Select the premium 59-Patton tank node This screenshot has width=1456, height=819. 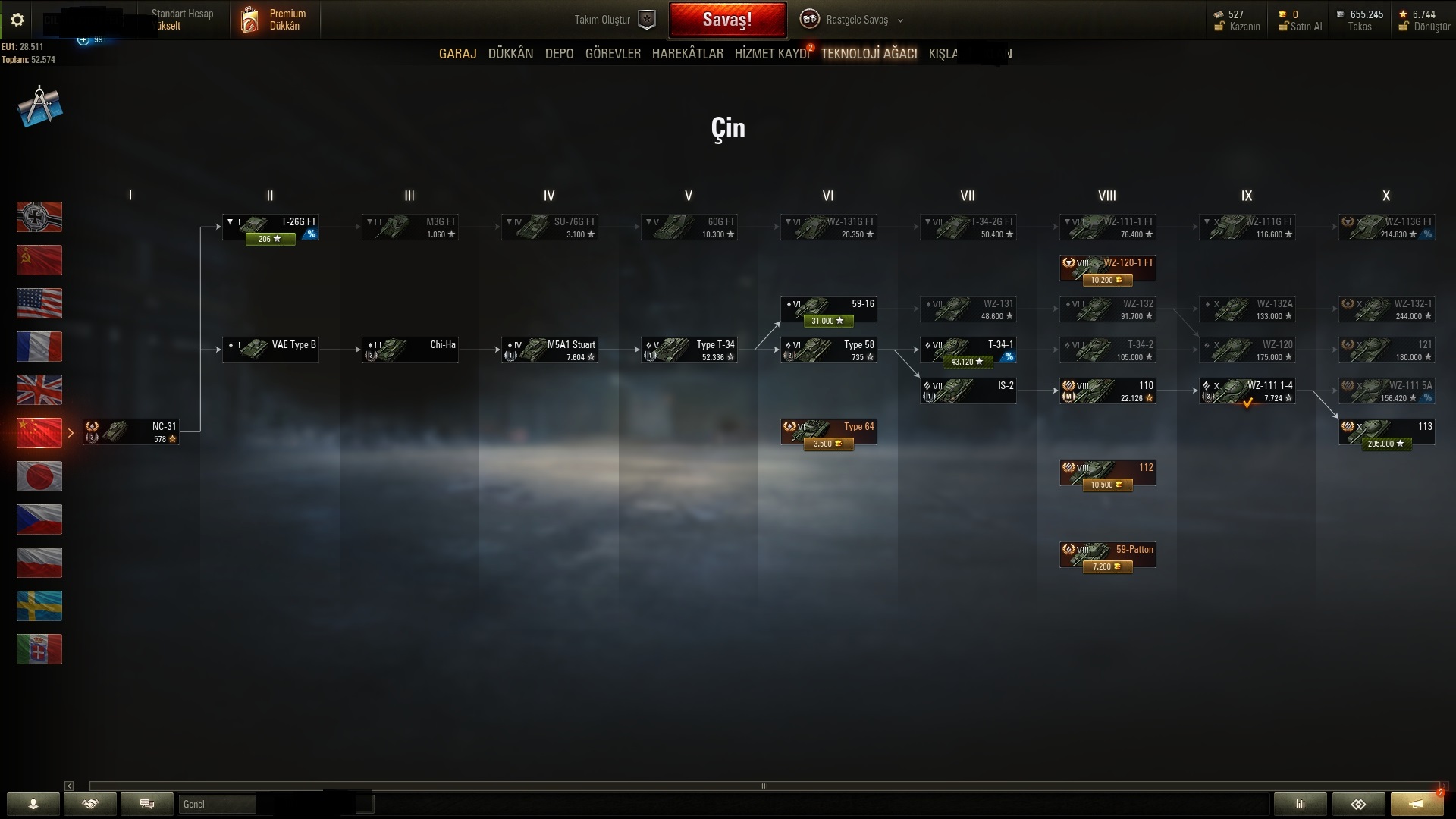coord(1107,555)
